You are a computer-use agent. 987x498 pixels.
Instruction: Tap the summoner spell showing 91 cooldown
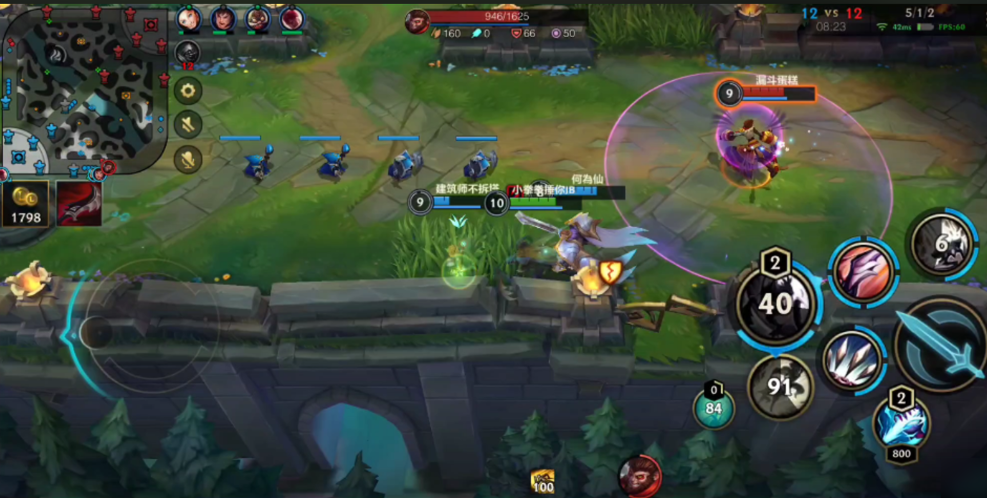pyautogui.click(x=781, y=386)
